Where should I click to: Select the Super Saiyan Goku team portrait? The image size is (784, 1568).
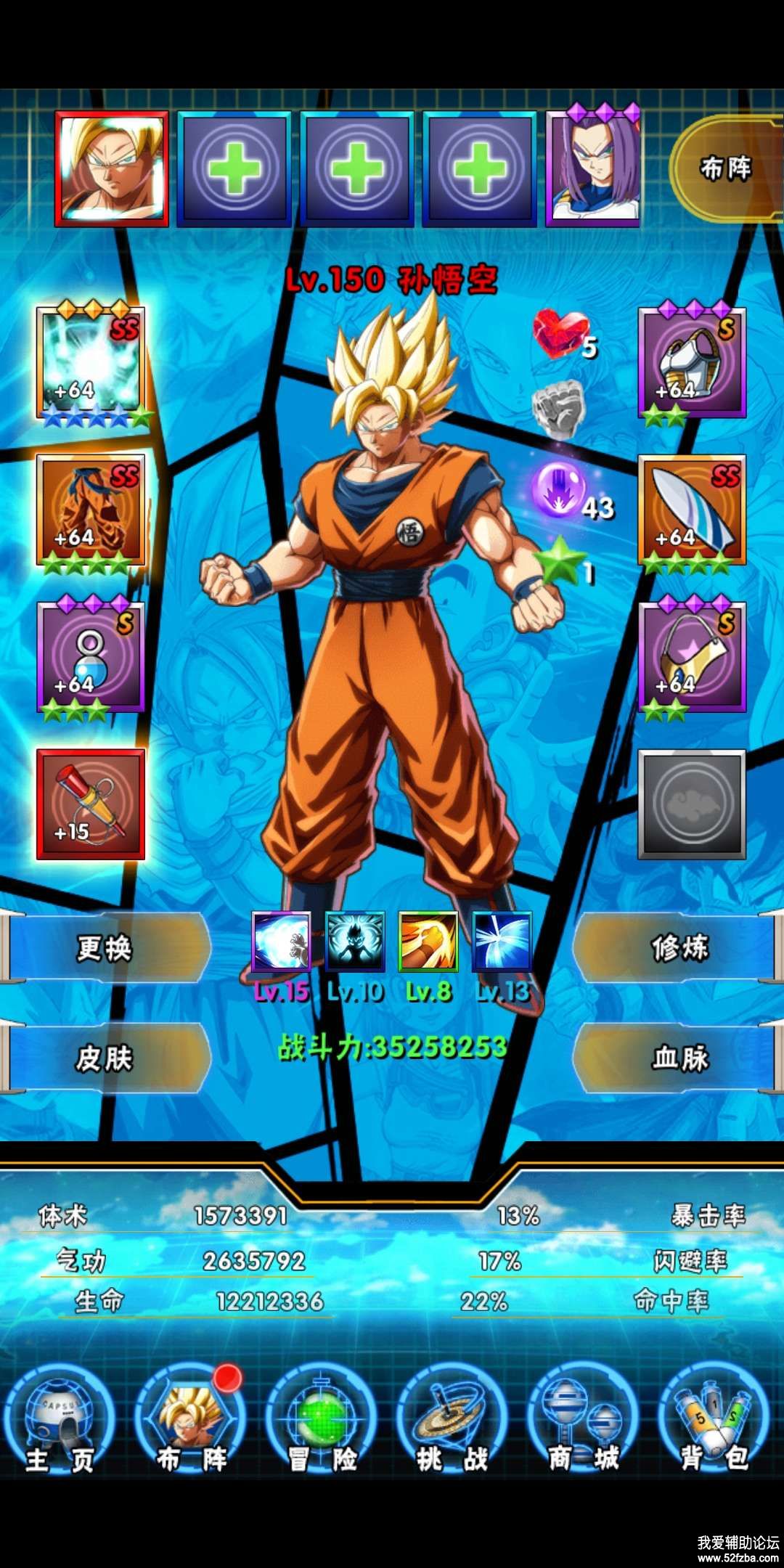pos(112,168)
